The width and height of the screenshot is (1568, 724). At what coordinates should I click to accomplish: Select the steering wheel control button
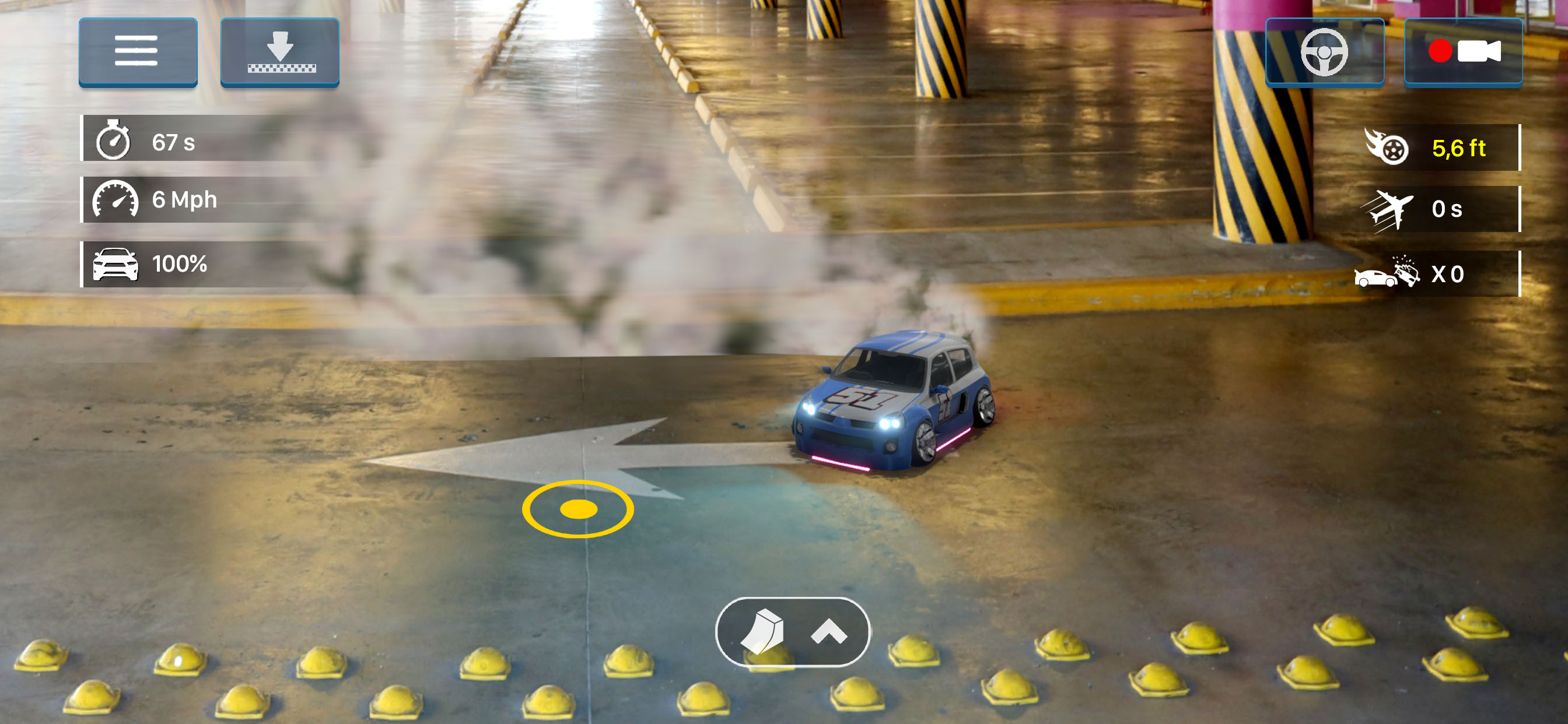(1325, 52)
